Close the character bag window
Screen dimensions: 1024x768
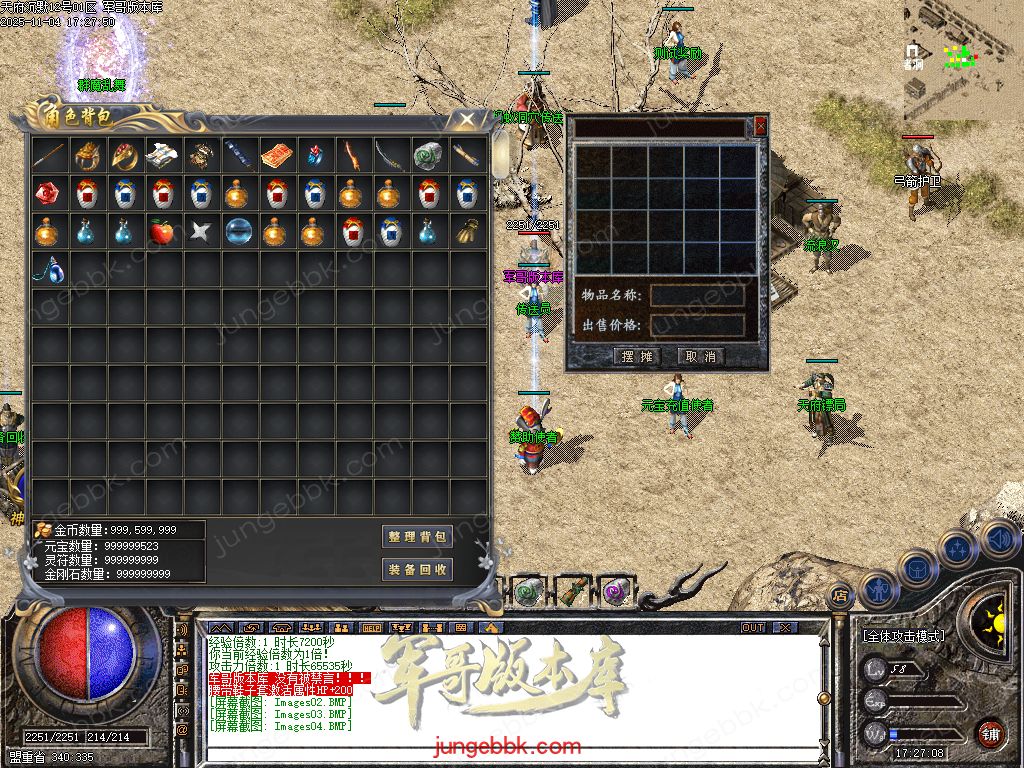pos(466,119)
